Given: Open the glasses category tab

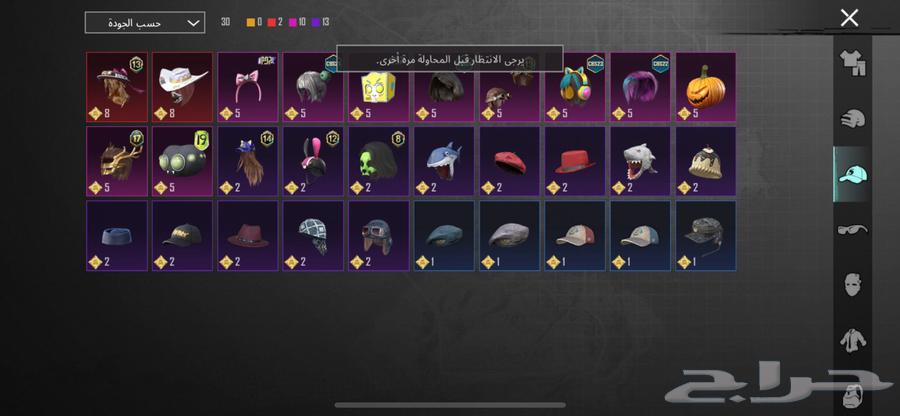Looking at the screenshot, I should 852,229.
